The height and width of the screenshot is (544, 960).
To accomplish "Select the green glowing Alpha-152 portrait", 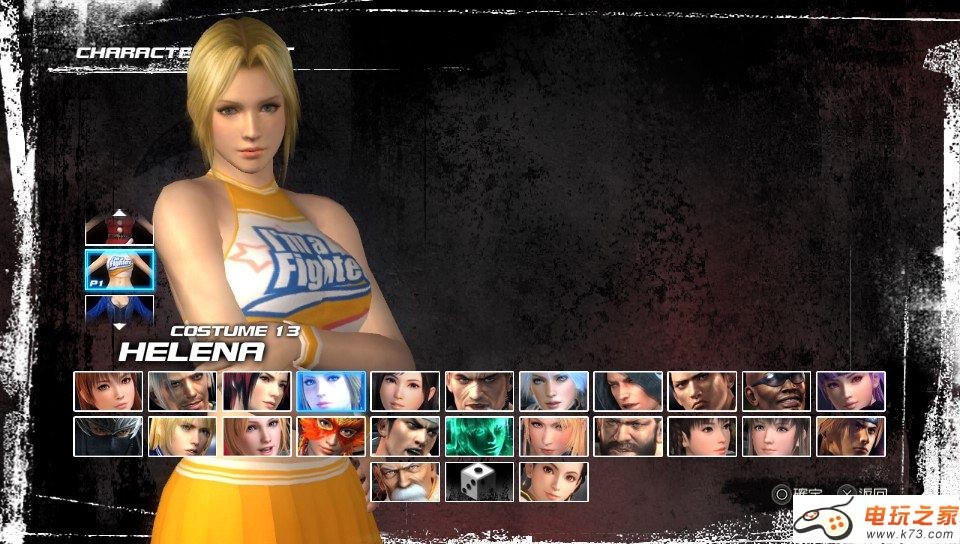I will (x=479, y=437).
